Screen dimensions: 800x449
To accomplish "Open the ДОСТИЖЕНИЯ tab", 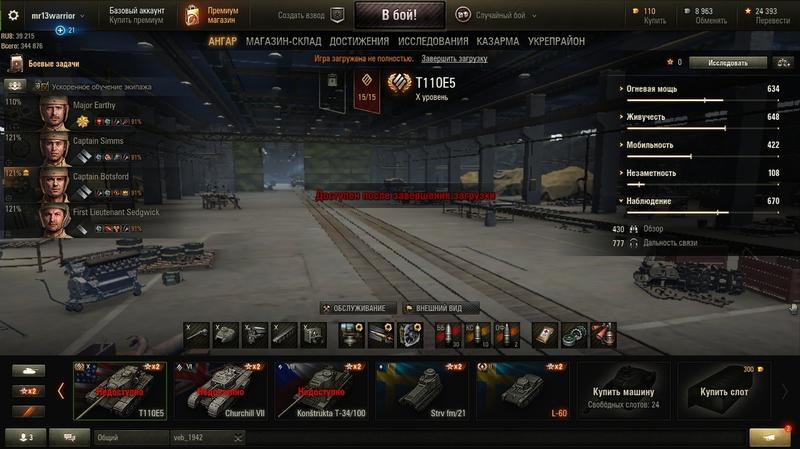I will pos(359,41).
